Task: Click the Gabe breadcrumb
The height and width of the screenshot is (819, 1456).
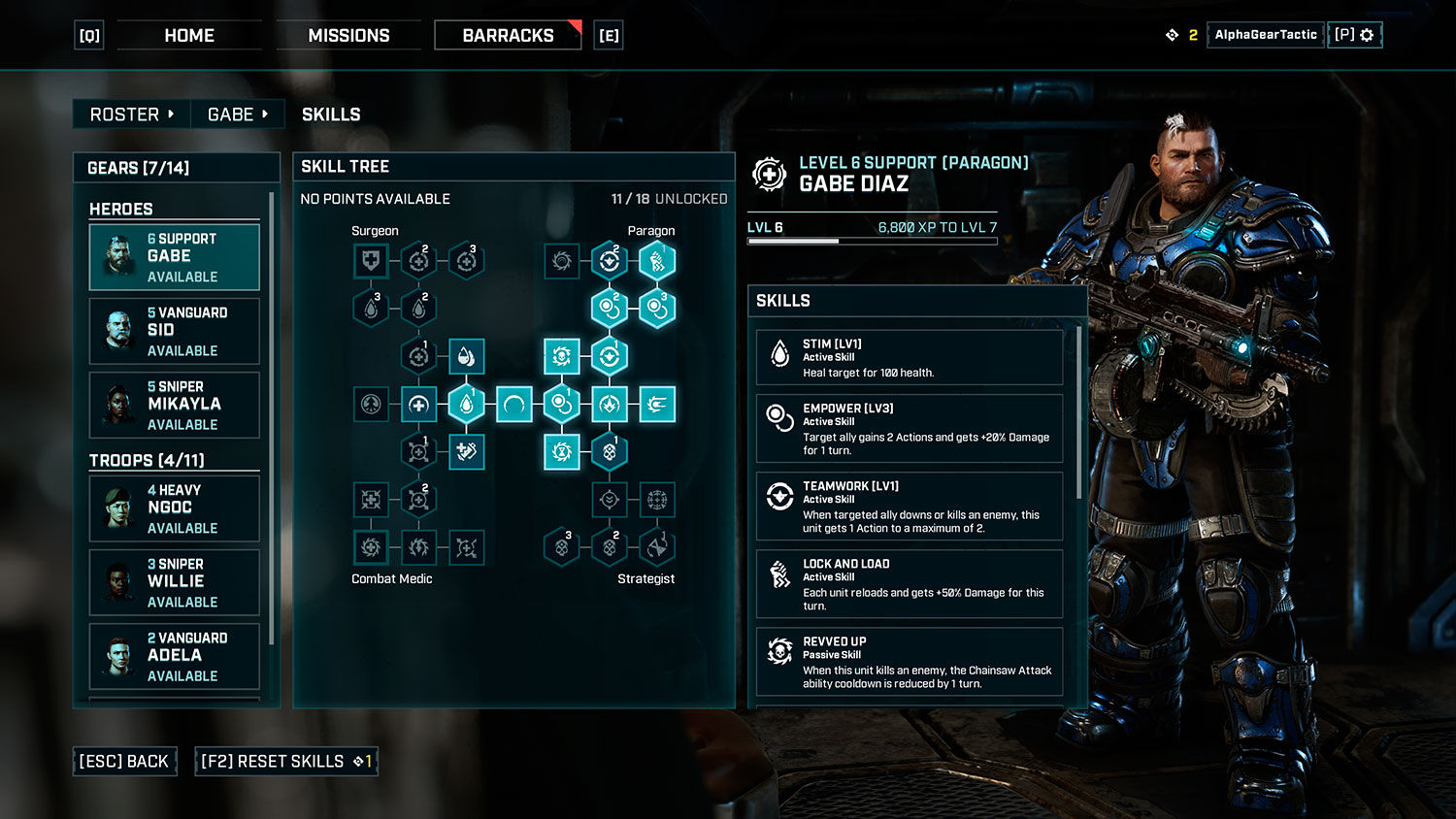Action: [237, 115]
